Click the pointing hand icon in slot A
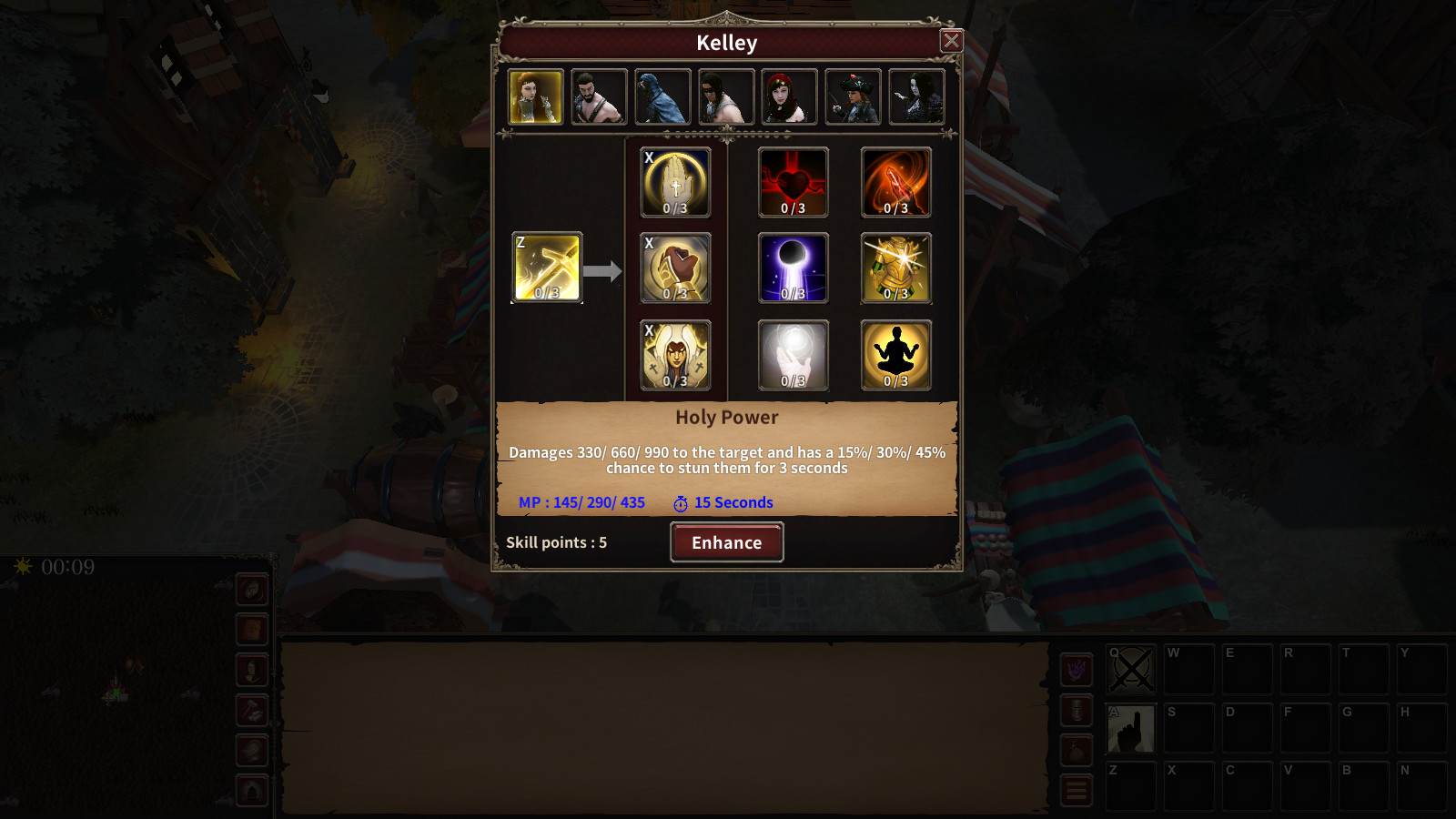Image resolution: width=1456 pixels, height=819 pixels. point(1130,728)
